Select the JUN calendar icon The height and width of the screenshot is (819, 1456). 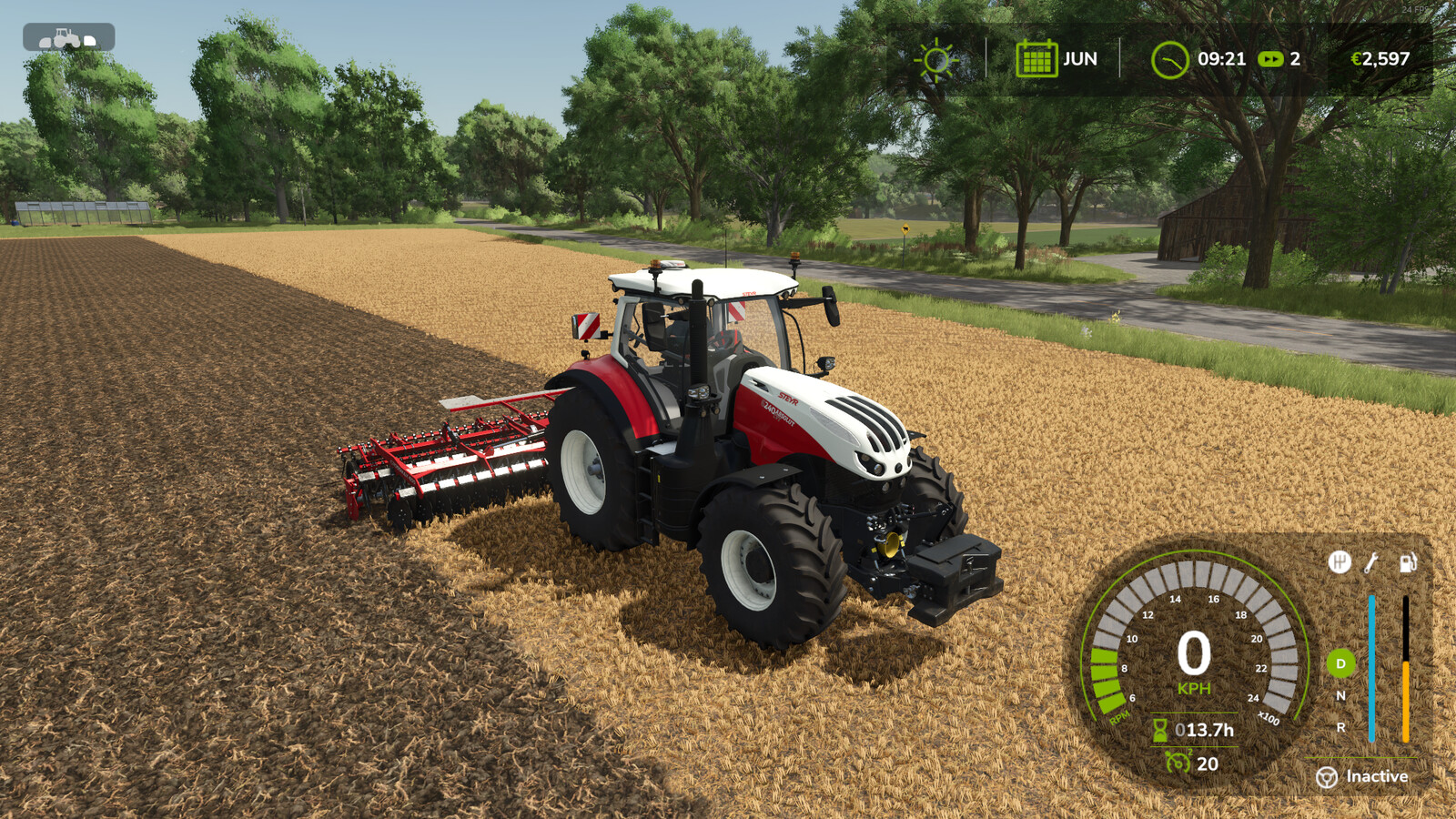click(x=1036, y=59)
